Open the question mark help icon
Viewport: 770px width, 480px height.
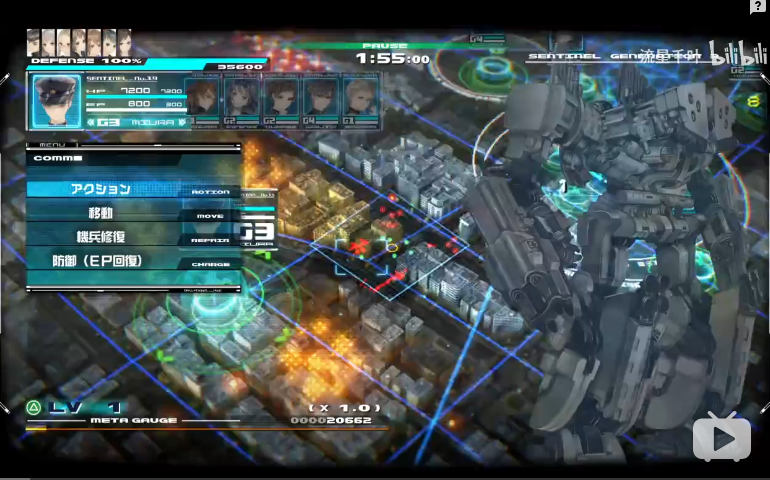coord(759,7)
